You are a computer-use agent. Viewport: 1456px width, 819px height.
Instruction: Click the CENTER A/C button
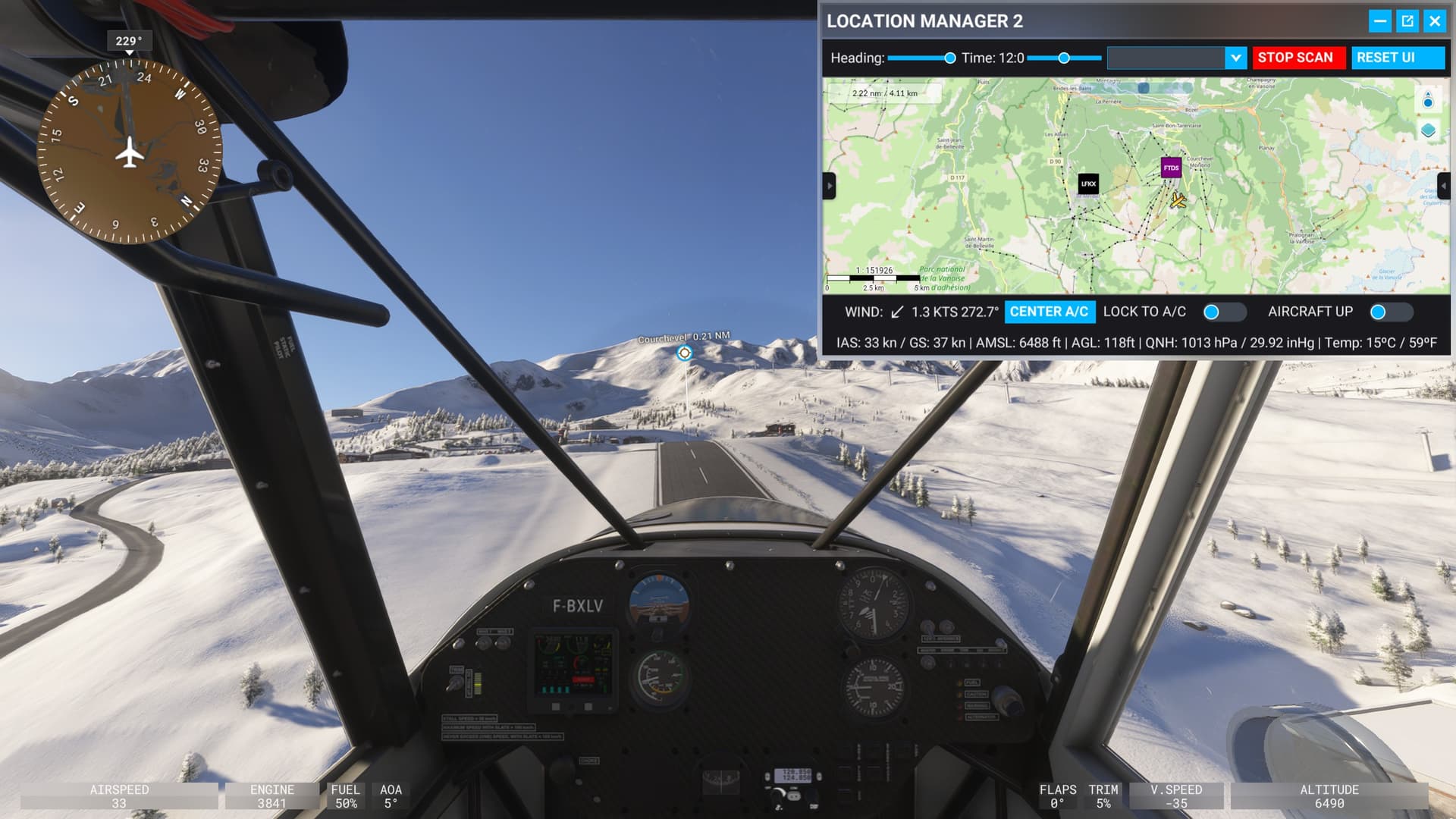click(x=1050, y=312)
